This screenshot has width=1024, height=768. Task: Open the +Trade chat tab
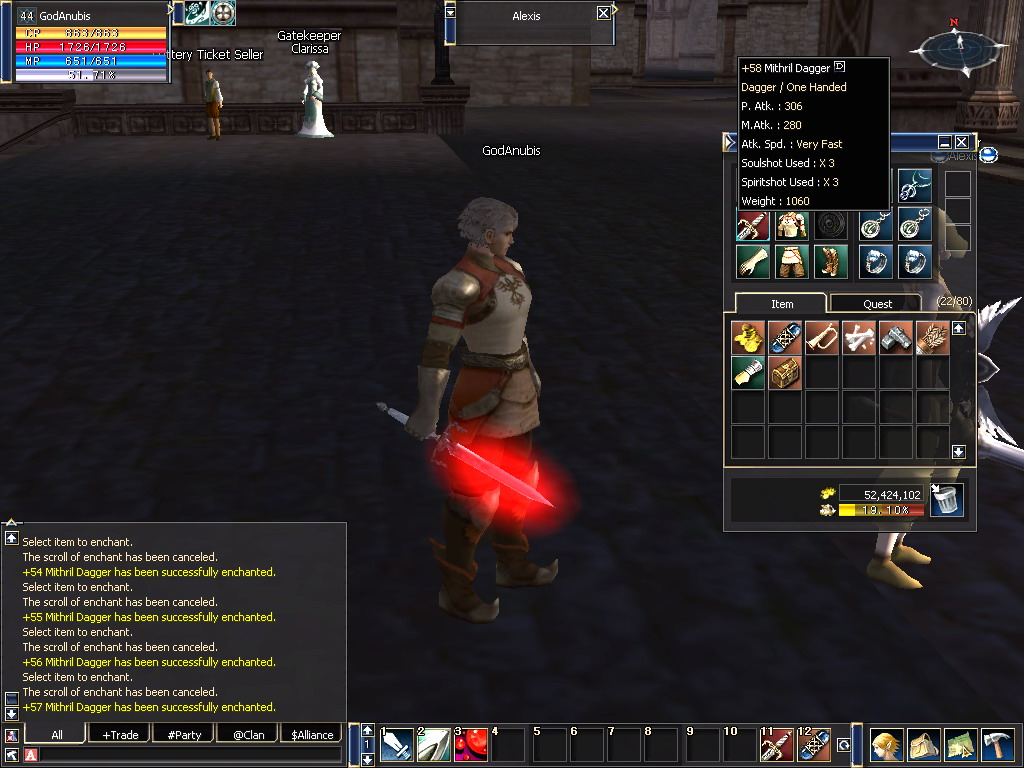point(120,734)
